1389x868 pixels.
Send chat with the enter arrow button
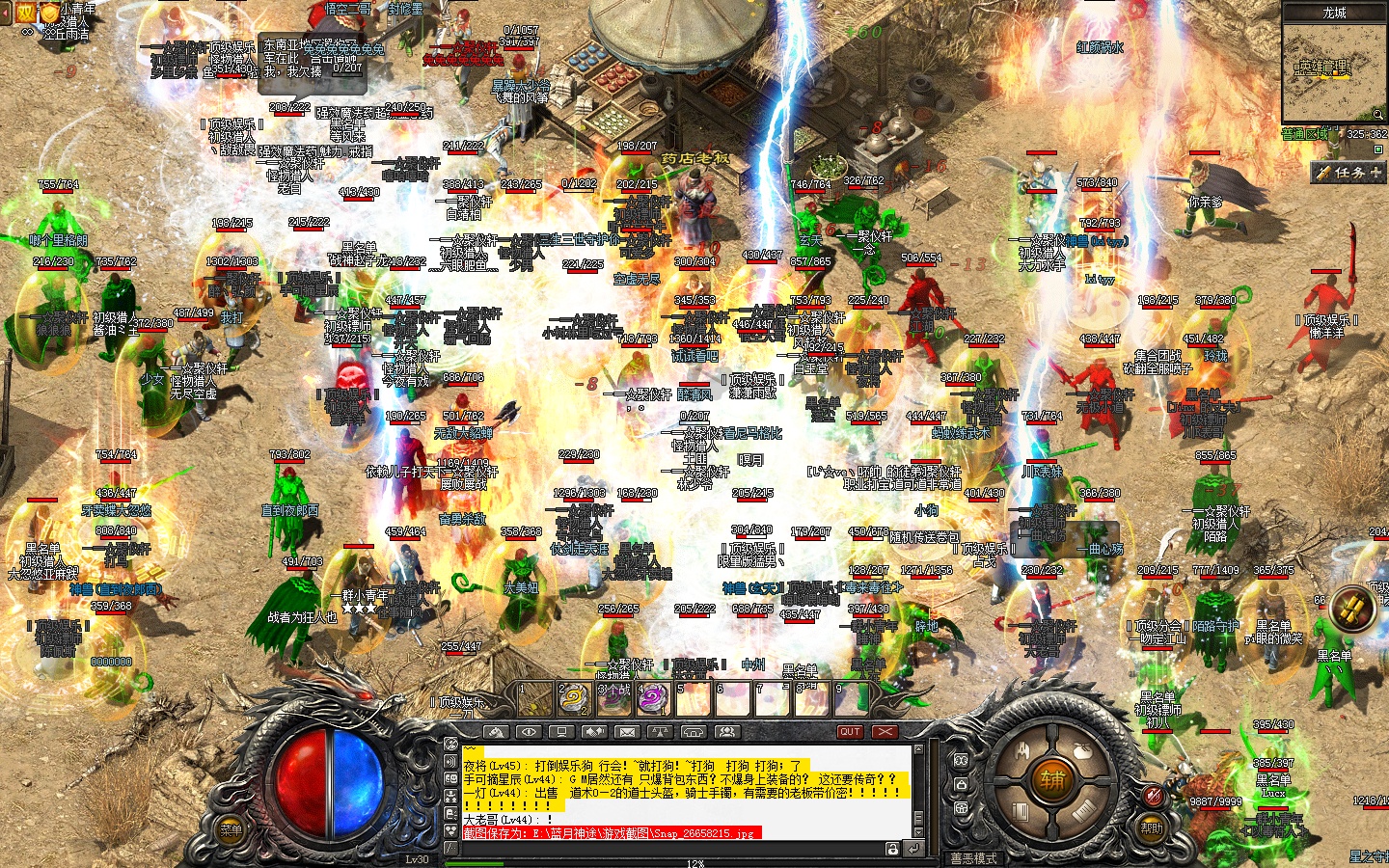click(912, 849)
